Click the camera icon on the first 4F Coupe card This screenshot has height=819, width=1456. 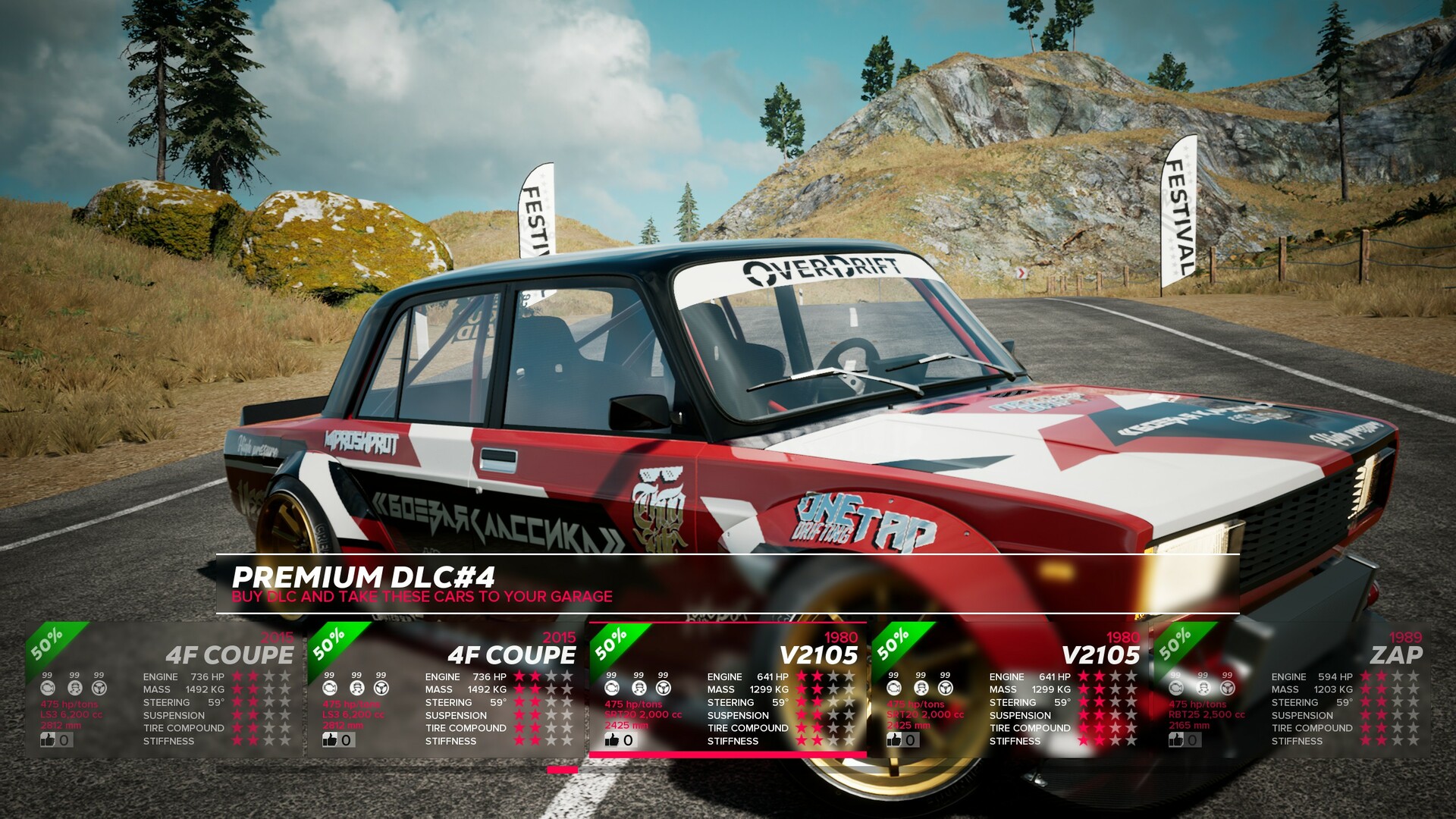[48, 687]
